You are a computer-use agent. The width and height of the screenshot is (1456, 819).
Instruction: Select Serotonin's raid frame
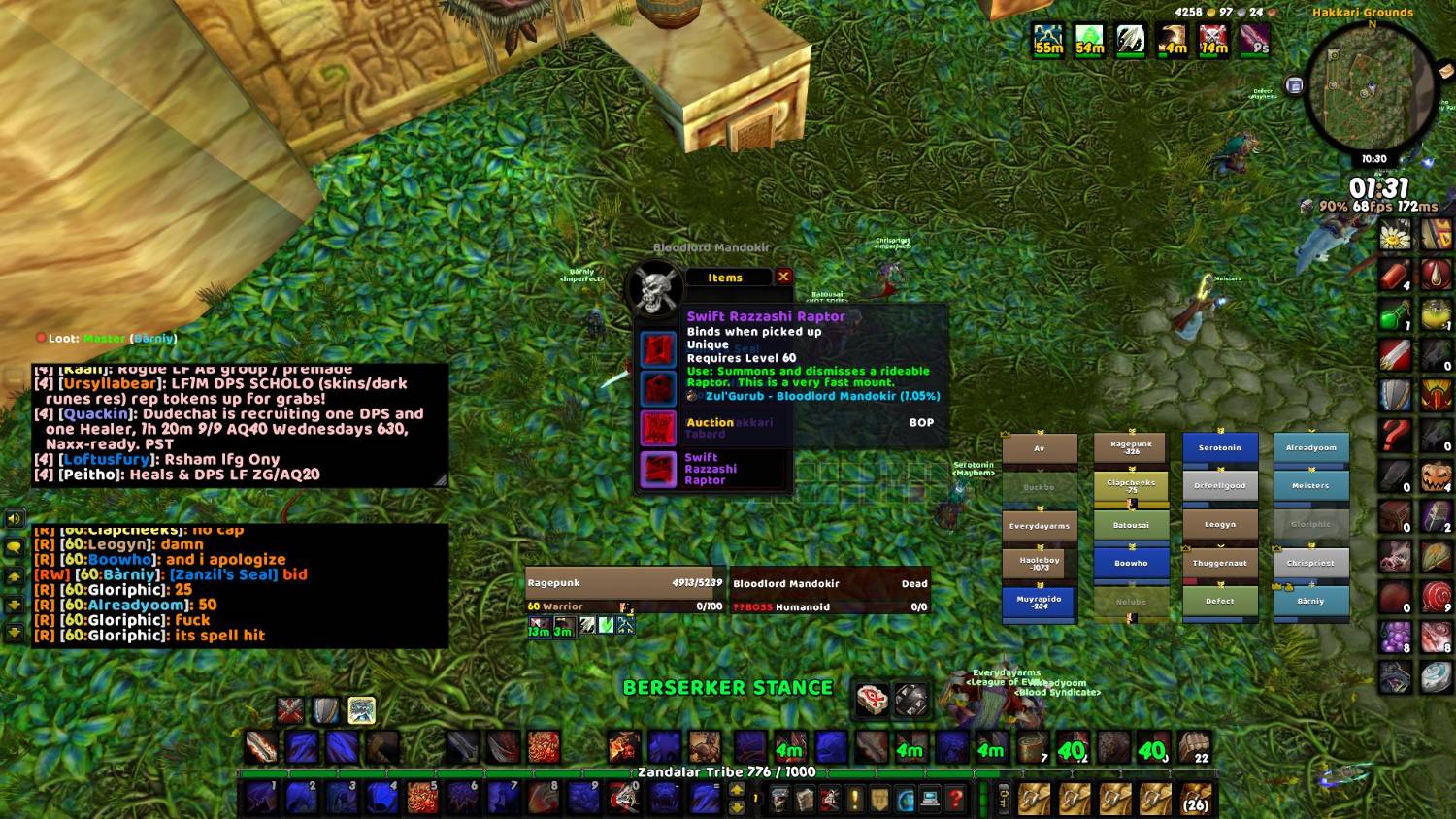[1219, 448]
